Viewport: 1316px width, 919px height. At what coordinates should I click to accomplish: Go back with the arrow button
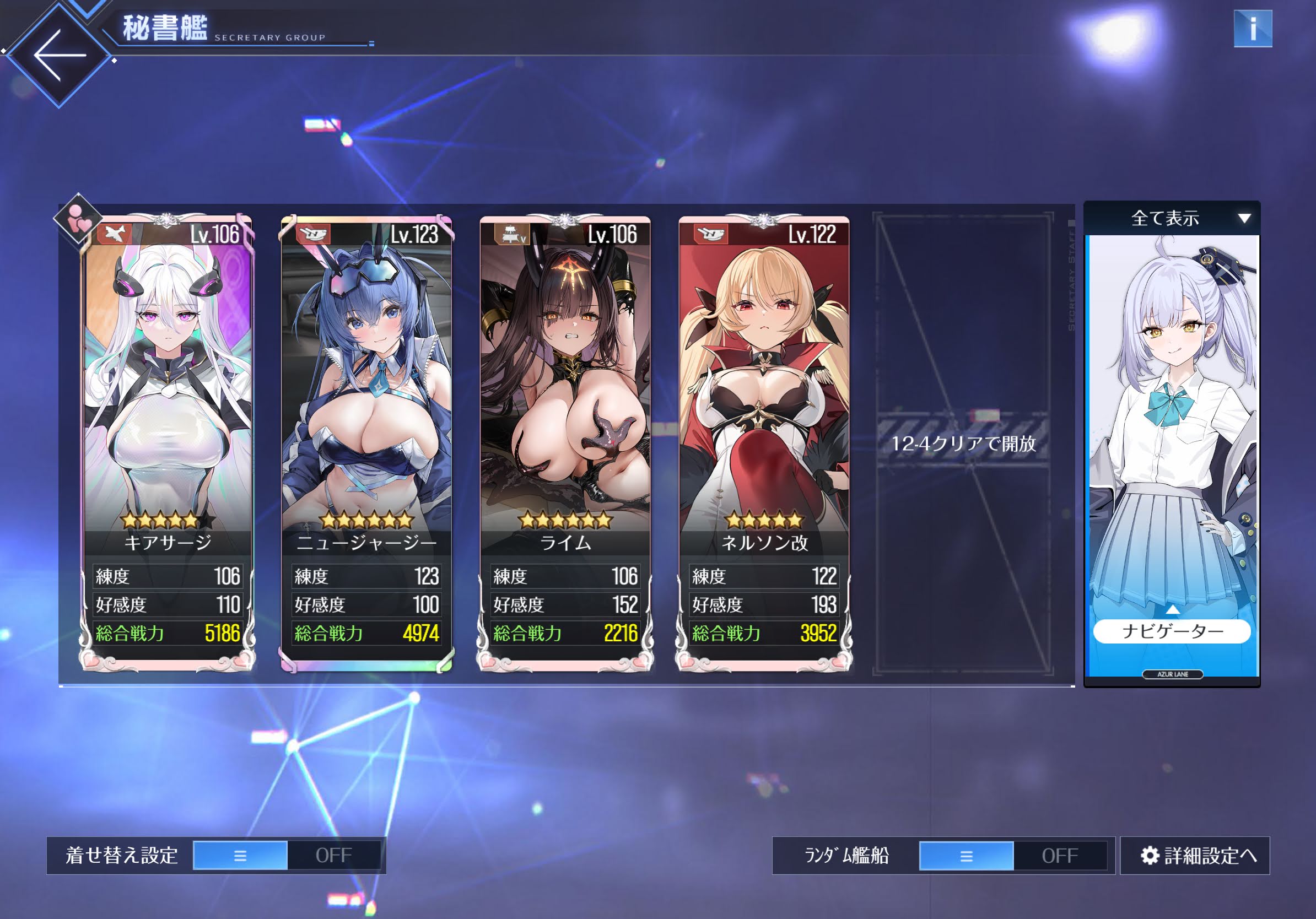(59, 56)
